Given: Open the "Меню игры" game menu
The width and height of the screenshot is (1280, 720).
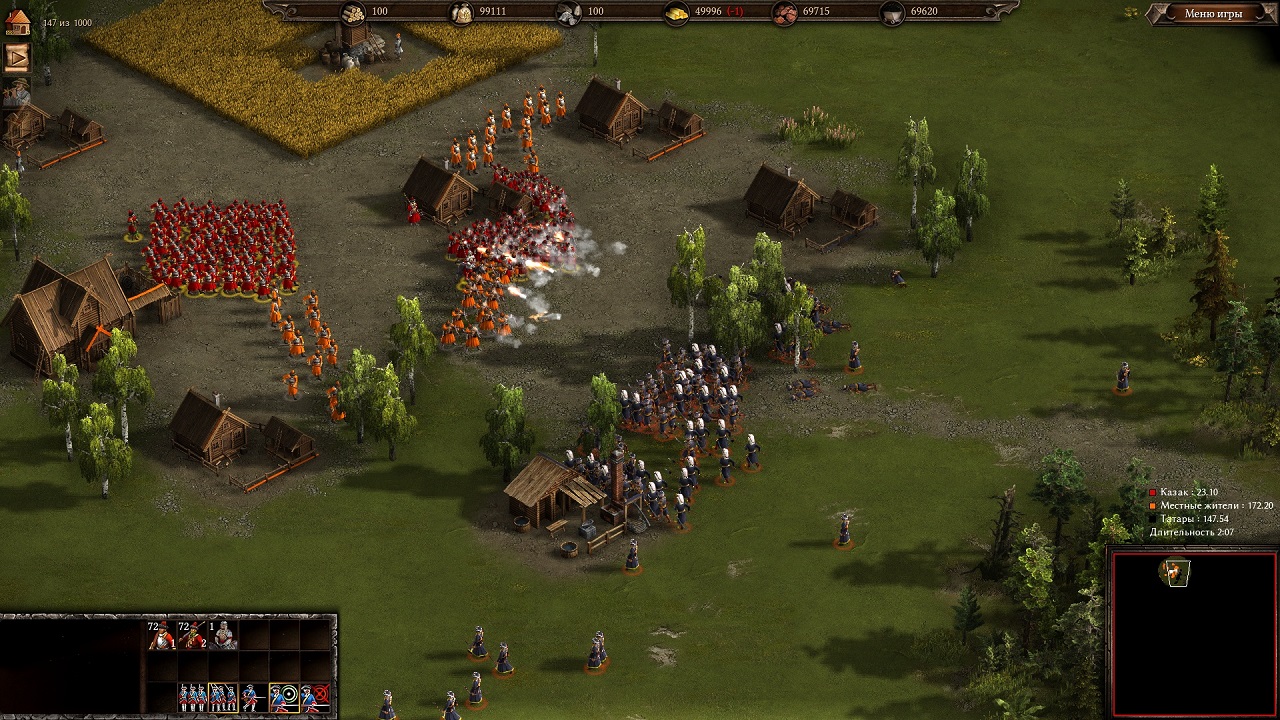Looking at the screenshot, I should (1212, 14).
